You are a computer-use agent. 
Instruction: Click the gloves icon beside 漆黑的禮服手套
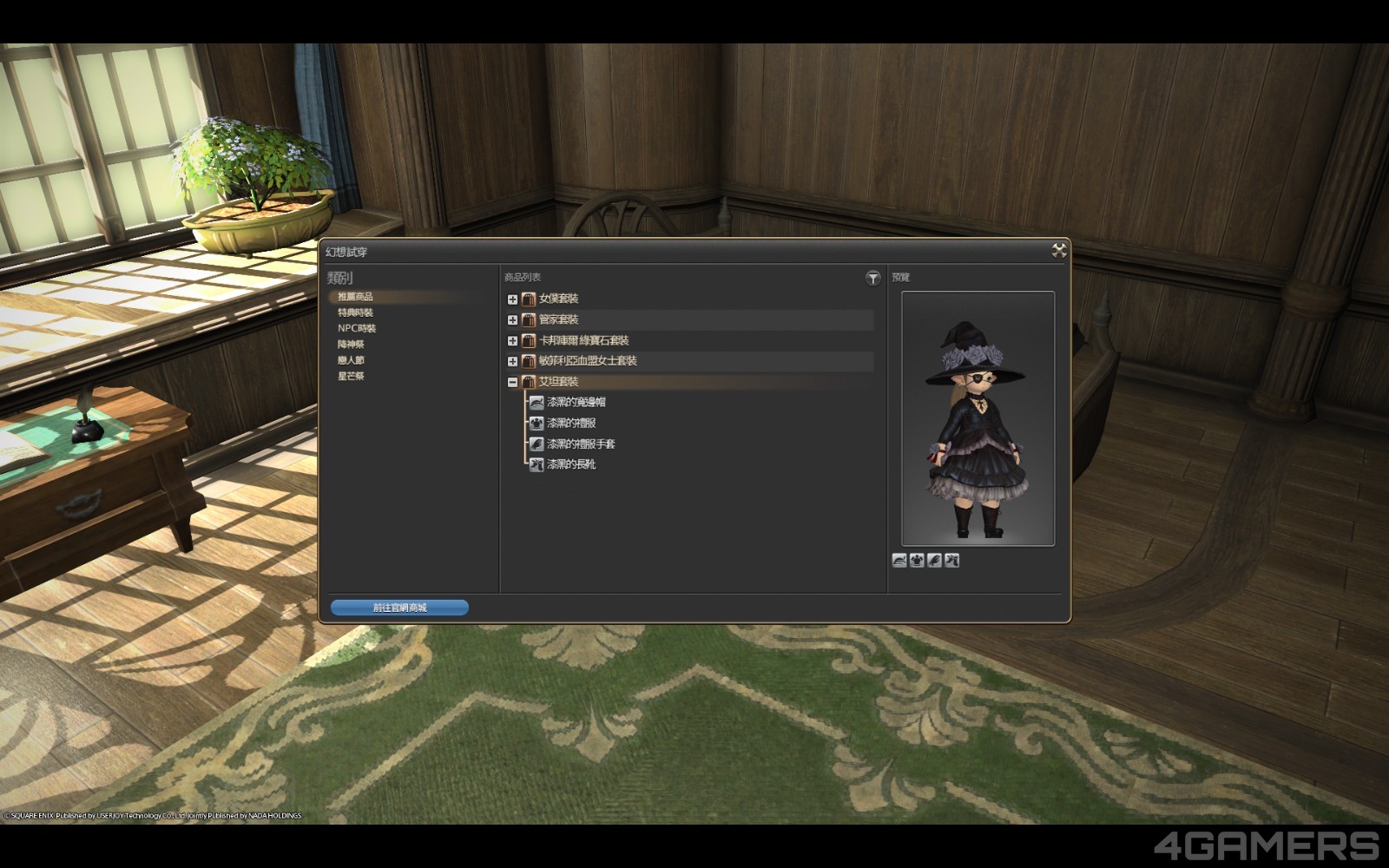[x=537, y=444]
